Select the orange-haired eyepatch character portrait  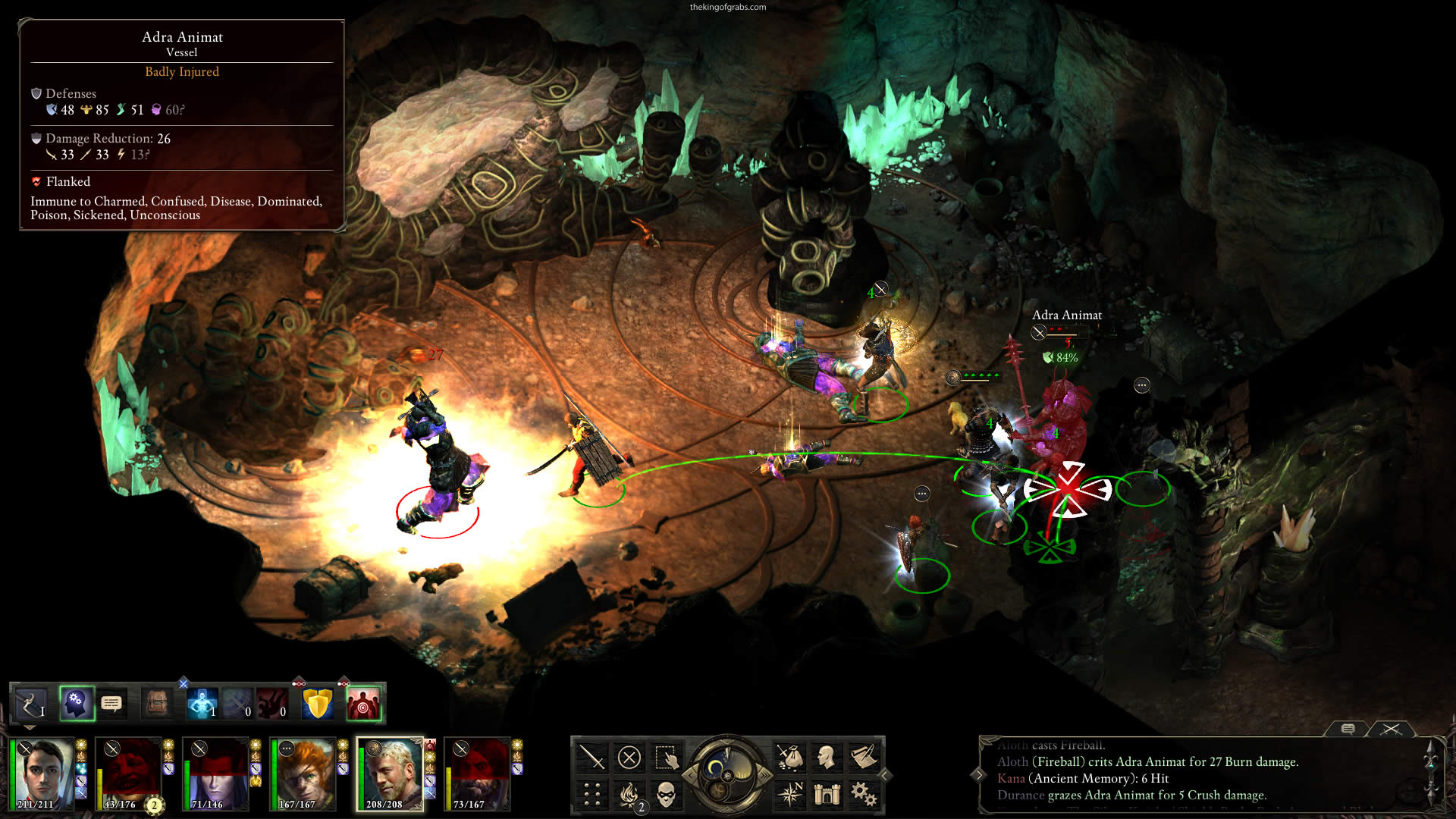tap(303, 774)
